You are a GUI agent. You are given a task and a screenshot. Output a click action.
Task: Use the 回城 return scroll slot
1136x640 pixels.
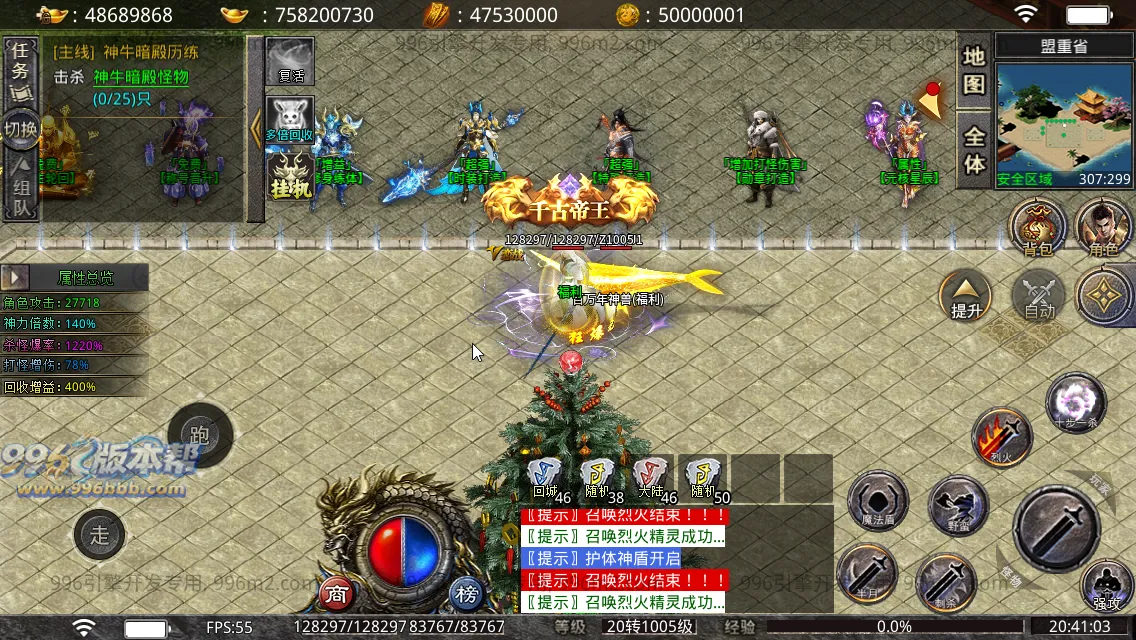pyautogui.click(x=545, y=476)
